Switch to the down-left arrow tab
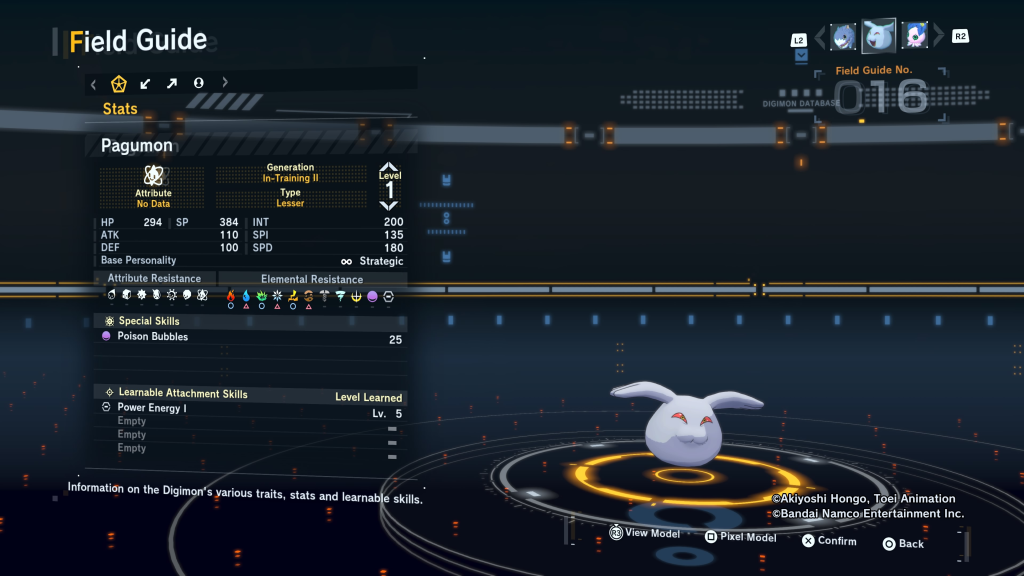Viewport: 1024px width, 576px height. point(145,83)
